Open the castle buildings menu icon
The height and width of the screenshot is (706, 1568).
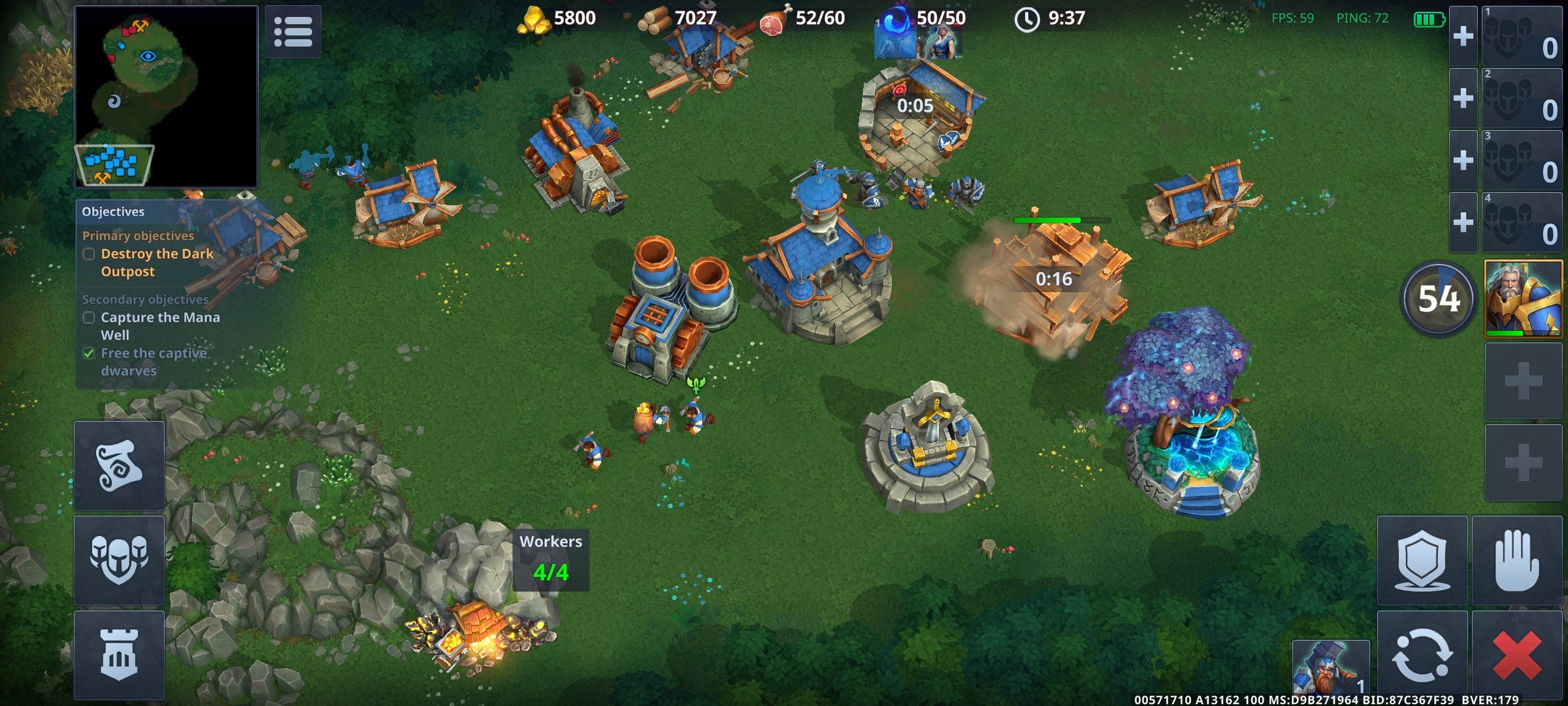click(x=120, y=656)
